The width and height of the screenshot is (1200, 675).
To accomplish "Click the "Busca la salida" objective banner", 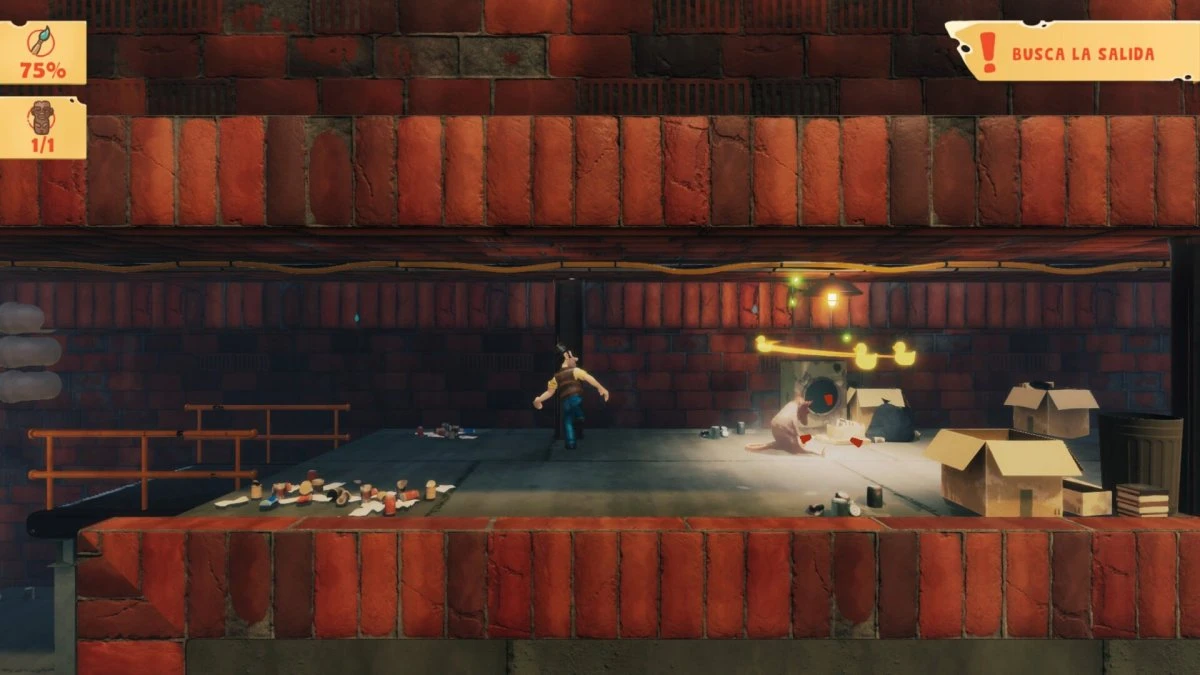I will pyautogui.click(x=1071, y=52).
